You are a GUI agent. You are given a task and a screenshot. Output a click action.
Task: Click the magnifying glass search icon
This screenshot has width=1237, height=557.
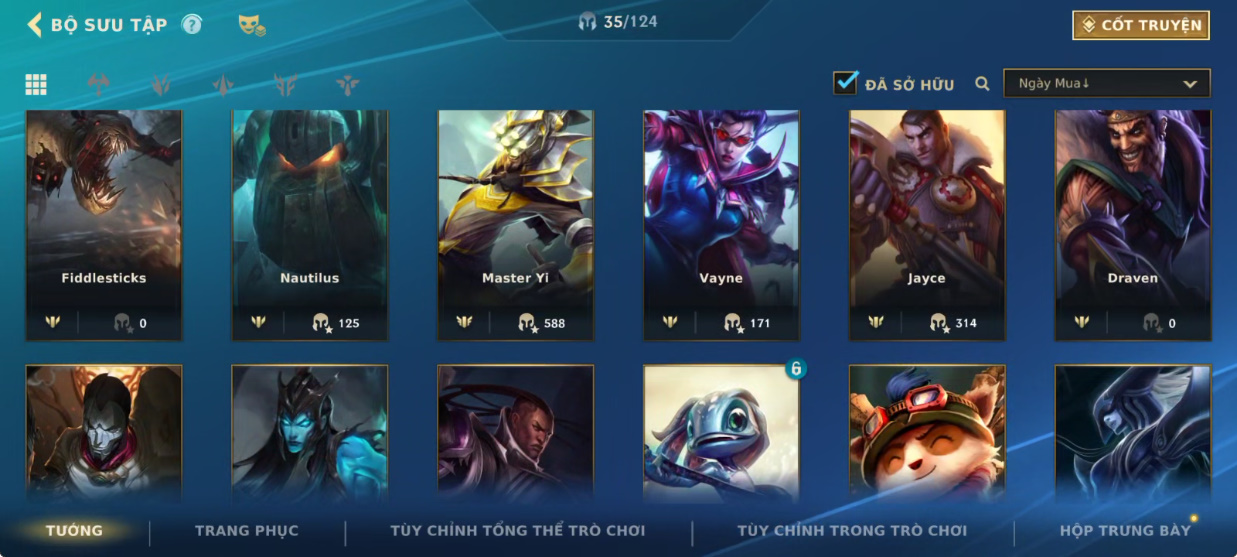pyautogui.click(x=982, y=84)
